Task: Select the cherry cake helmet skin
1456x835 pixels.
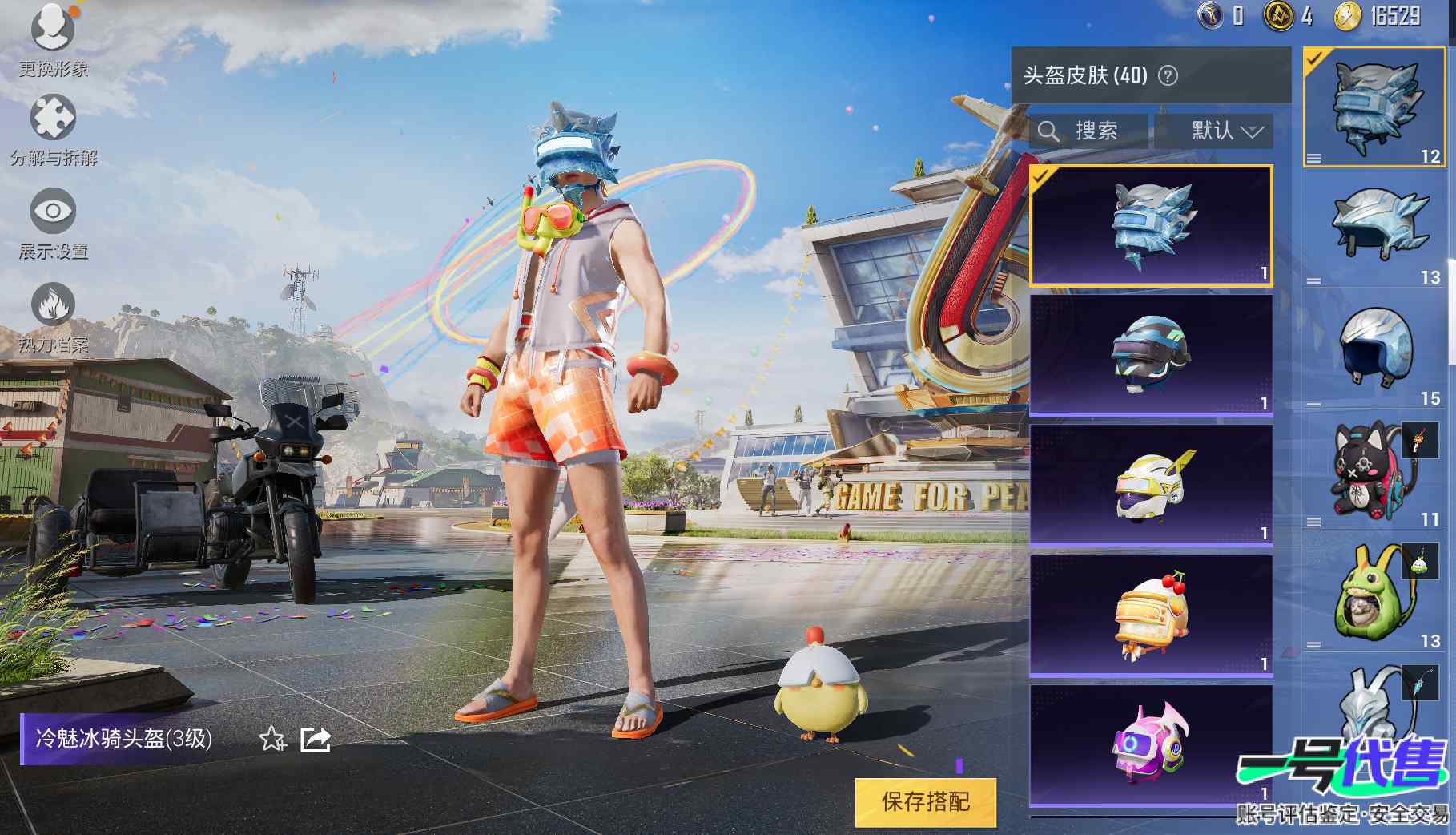Action: 1151,615
